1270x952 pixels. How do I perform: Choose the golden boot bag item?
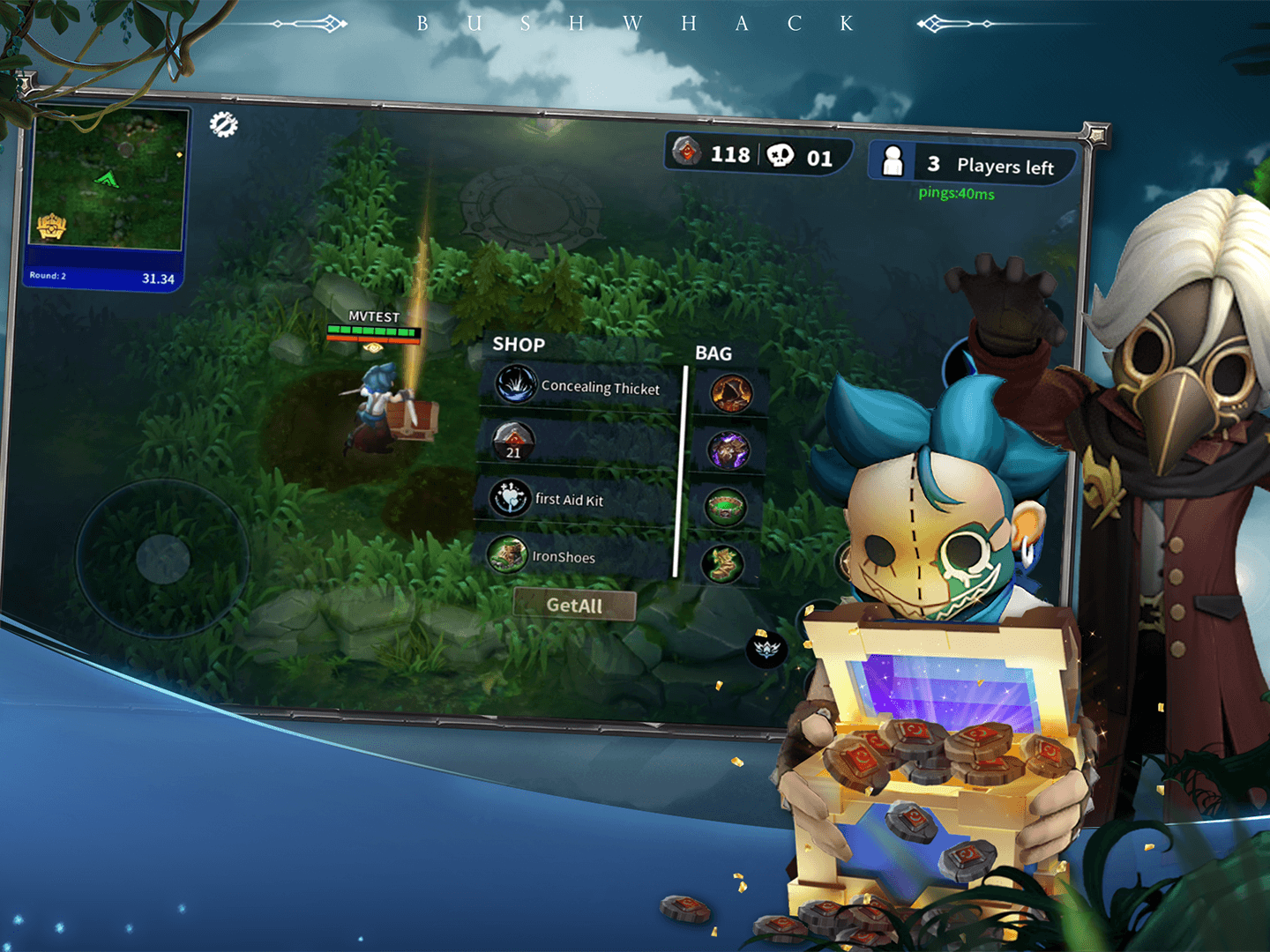[x=722, y=564]
